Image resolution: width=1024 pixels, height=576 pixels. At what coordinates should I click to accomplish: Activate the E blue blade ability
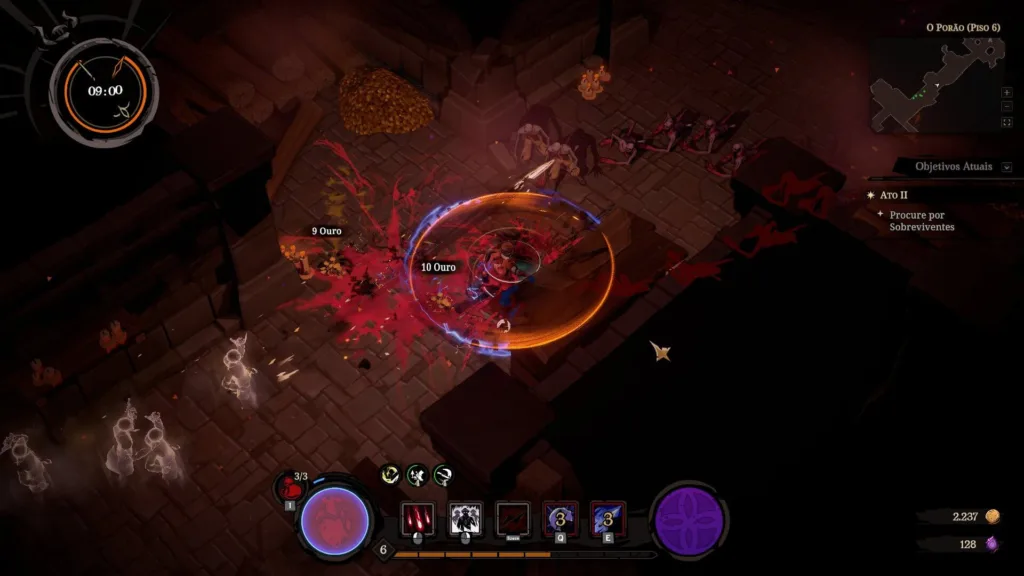(607, 519)
